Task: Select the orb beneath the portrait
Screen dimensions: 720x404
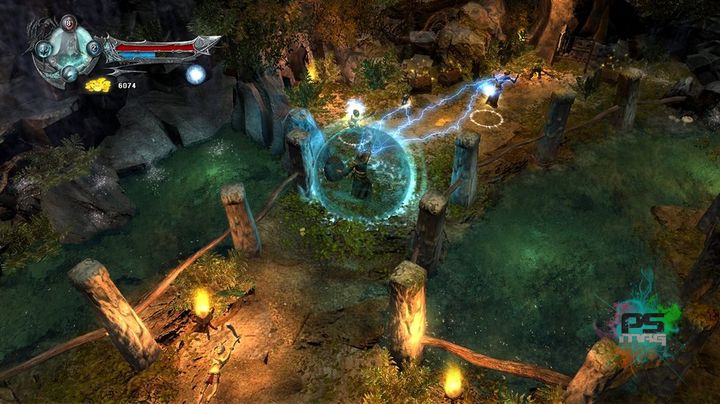Action: pos(67,72)
